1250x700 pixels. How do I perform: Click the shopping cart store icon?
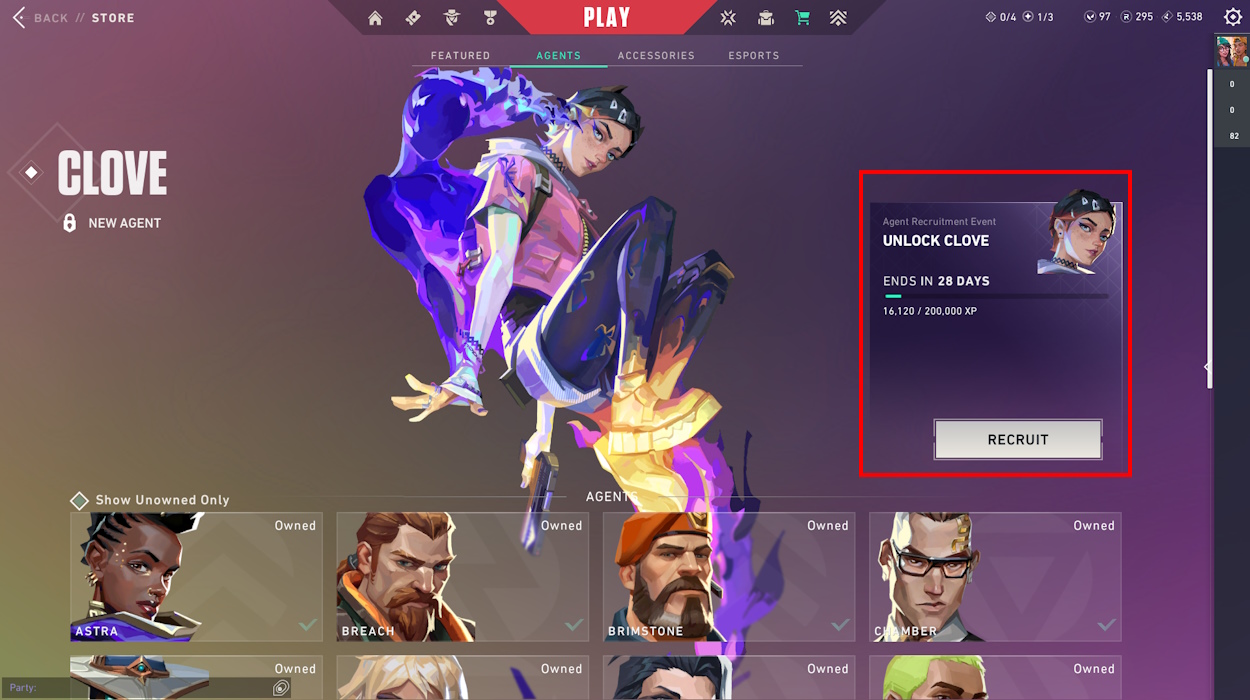(x=802, y=18)
